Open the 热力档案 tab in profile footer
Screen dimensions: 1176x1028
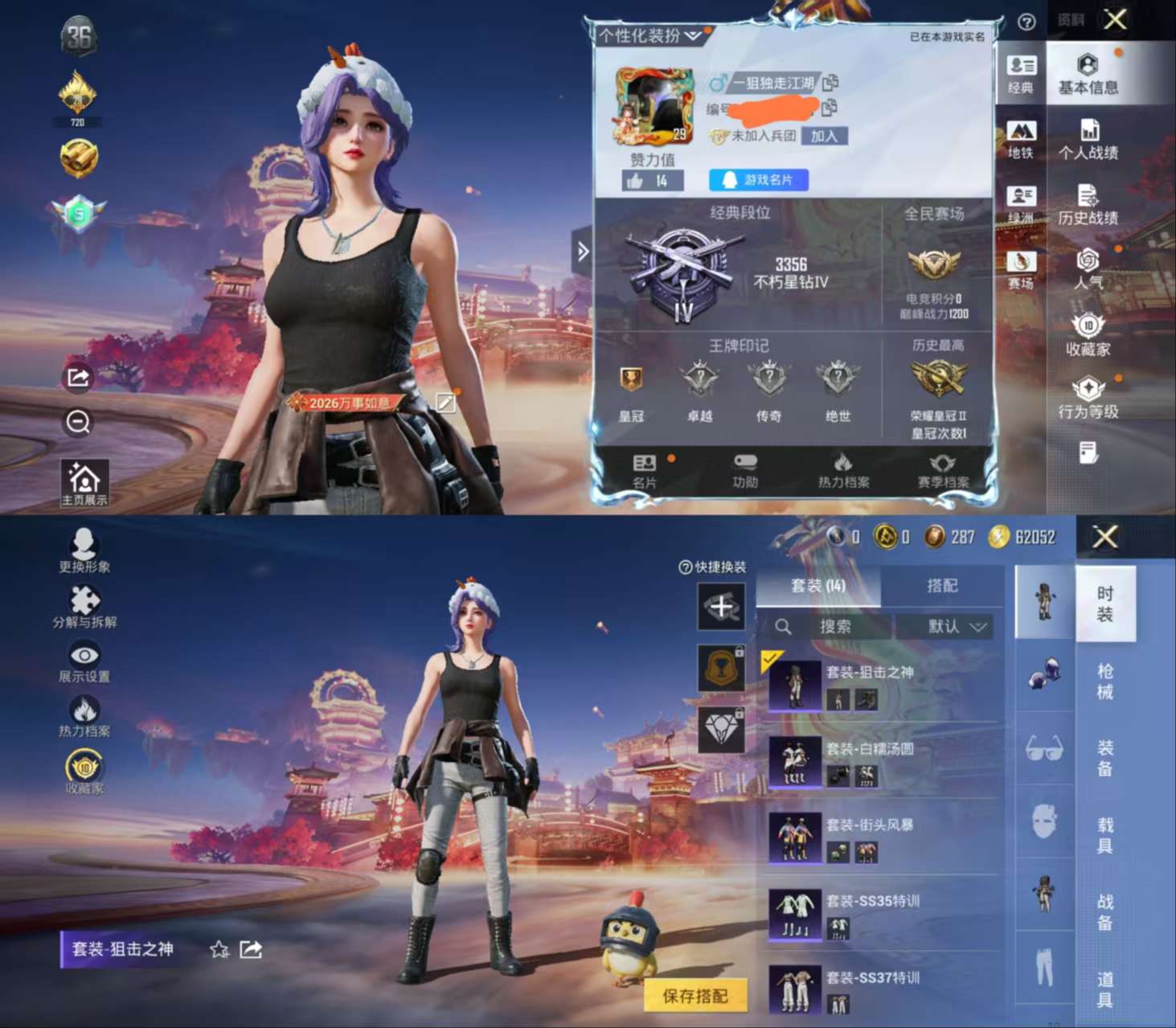[x=843, y=470]
